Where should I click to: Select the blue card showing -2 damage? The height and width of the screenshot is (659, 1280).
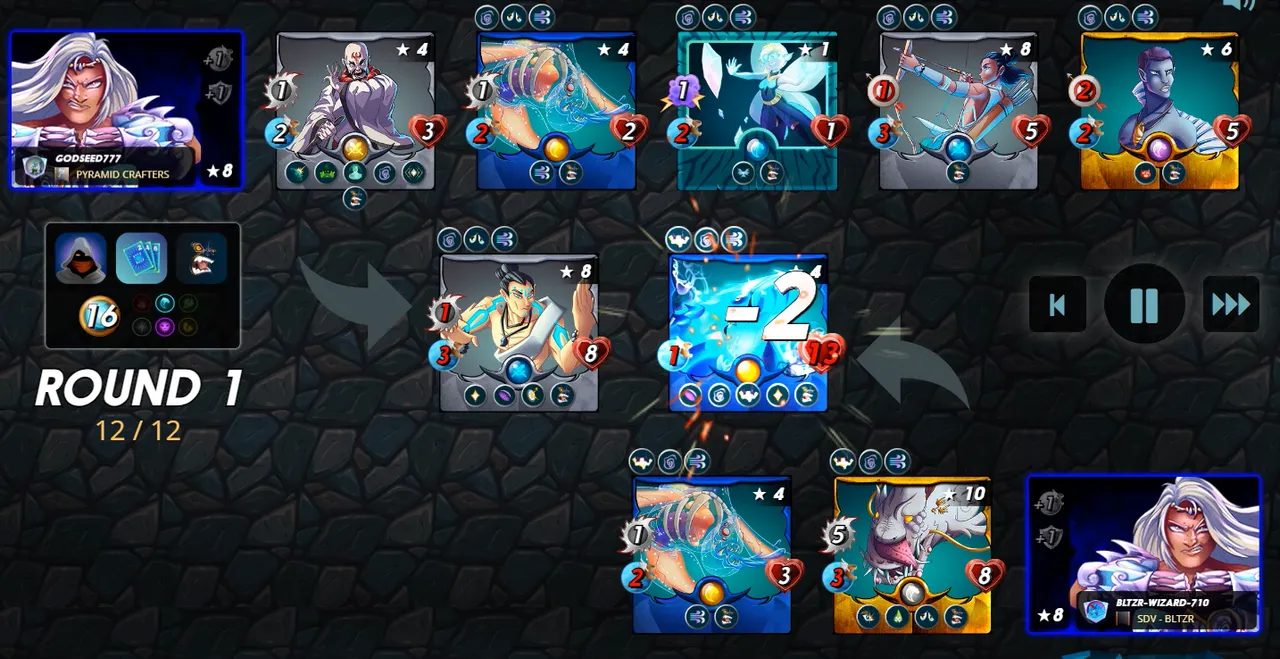(x=748, y=332)
